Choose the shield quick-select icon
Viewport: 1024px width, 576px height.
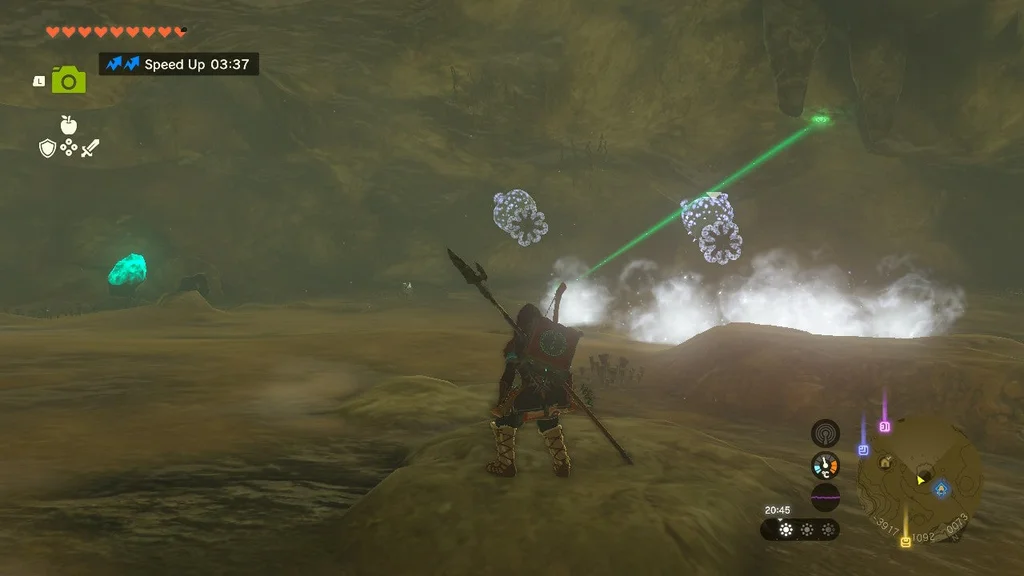(46, 148)
